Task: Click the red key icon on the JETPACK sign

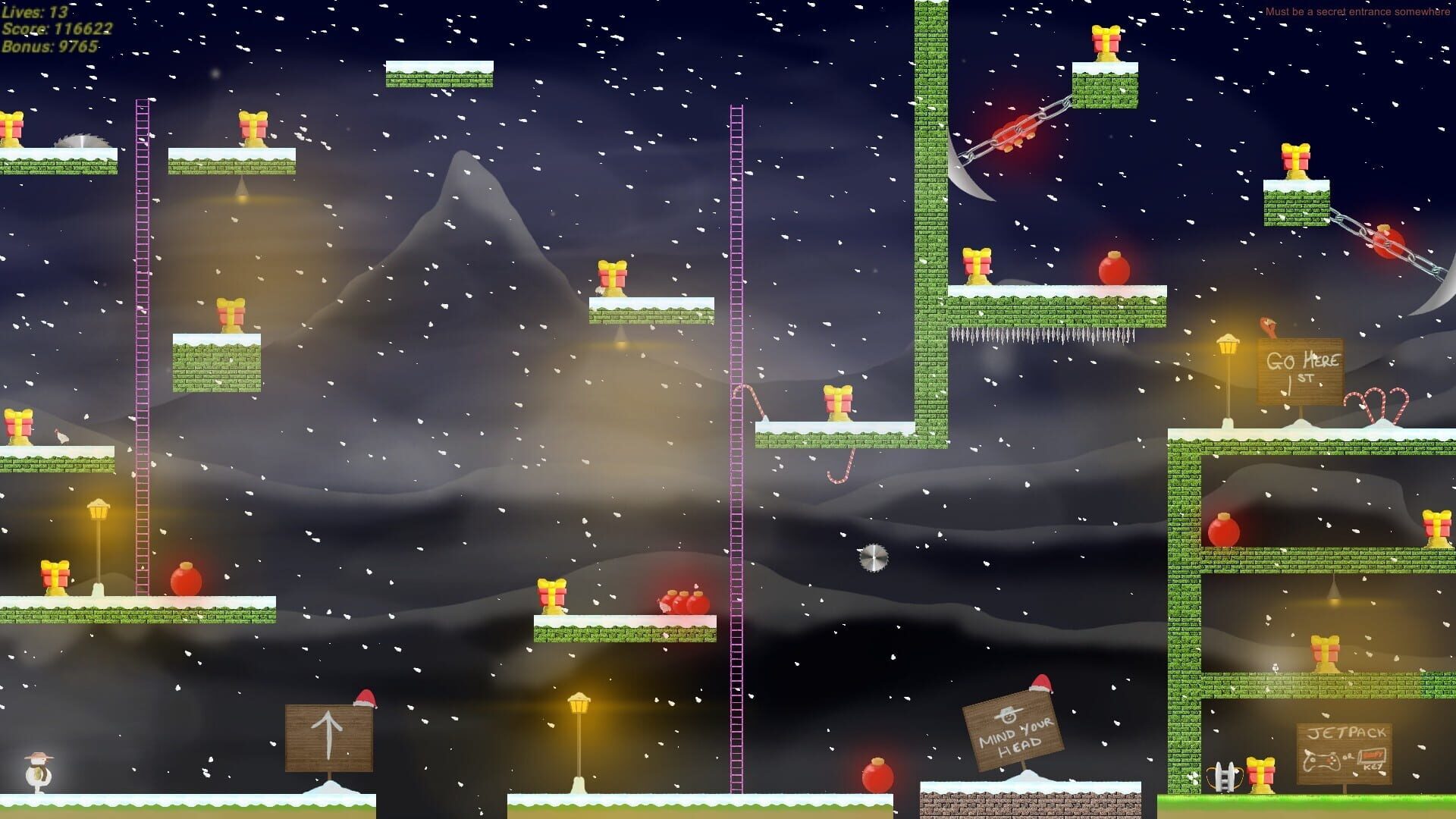Action: (1373, 756)
